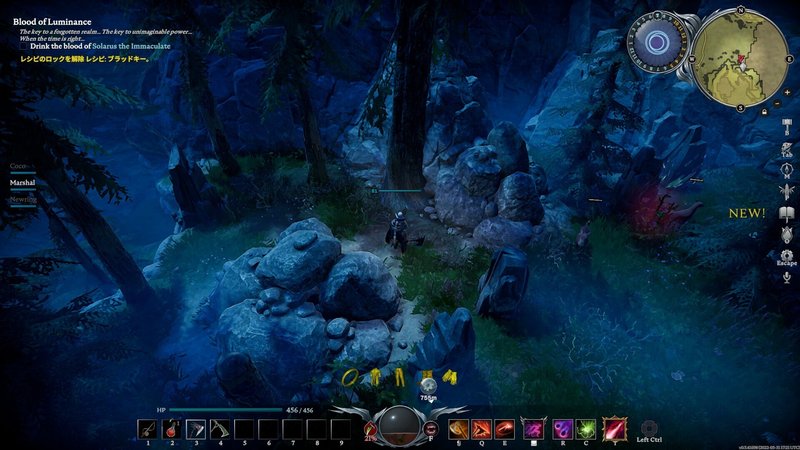This screenshot has width=800, height=450.
Task: Select party member Coco
Action: [x=18, y=165]
